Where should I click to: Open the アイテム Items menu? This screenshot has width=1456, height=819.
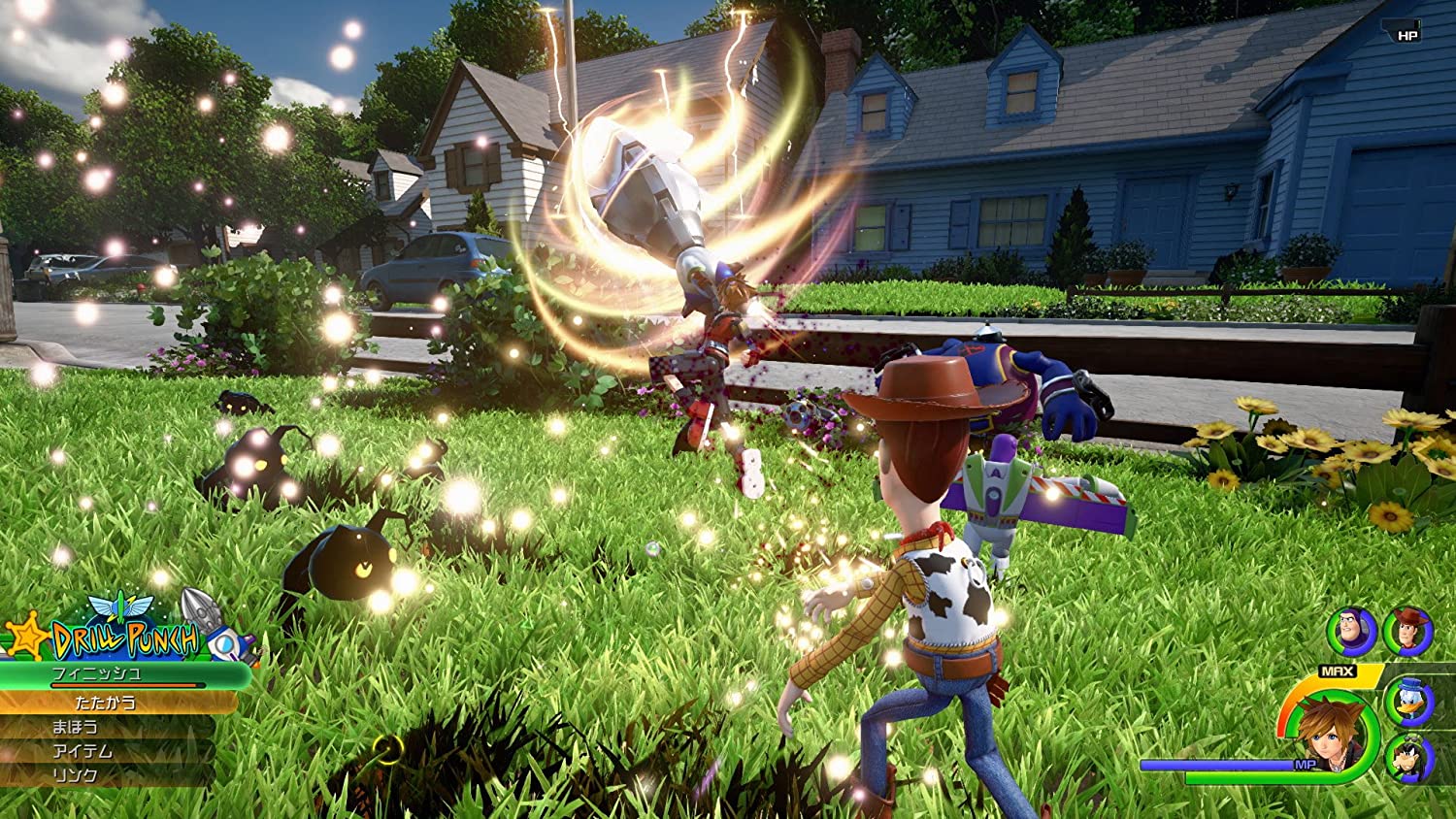click(x=84, y=750)
